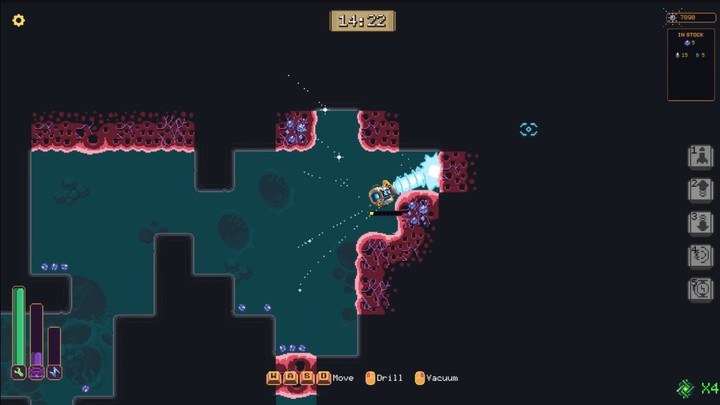Click the camera focus target marker

point(529,129)
